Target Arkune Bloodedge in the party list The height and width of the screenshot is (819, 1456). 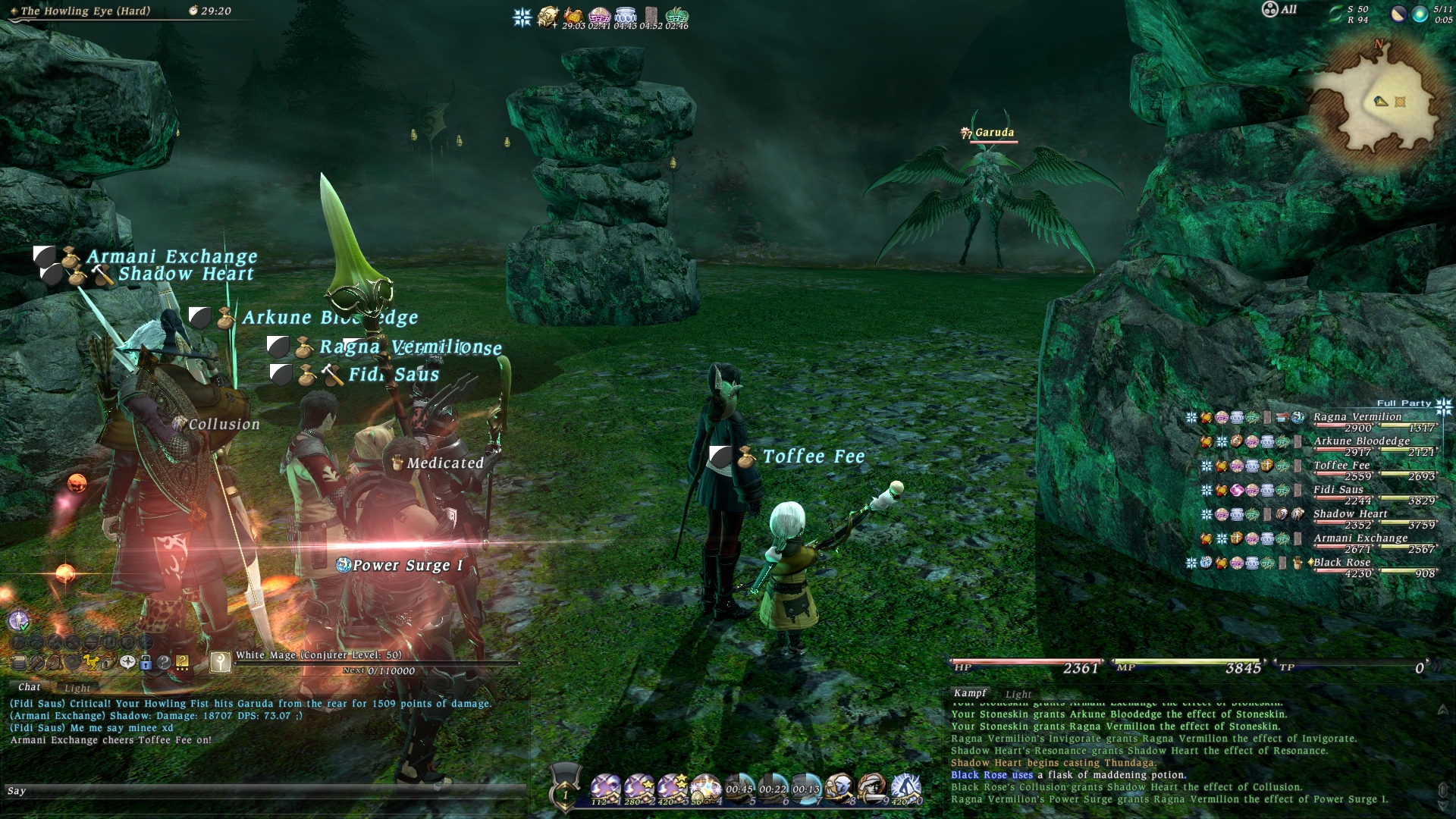(1361, 441)
